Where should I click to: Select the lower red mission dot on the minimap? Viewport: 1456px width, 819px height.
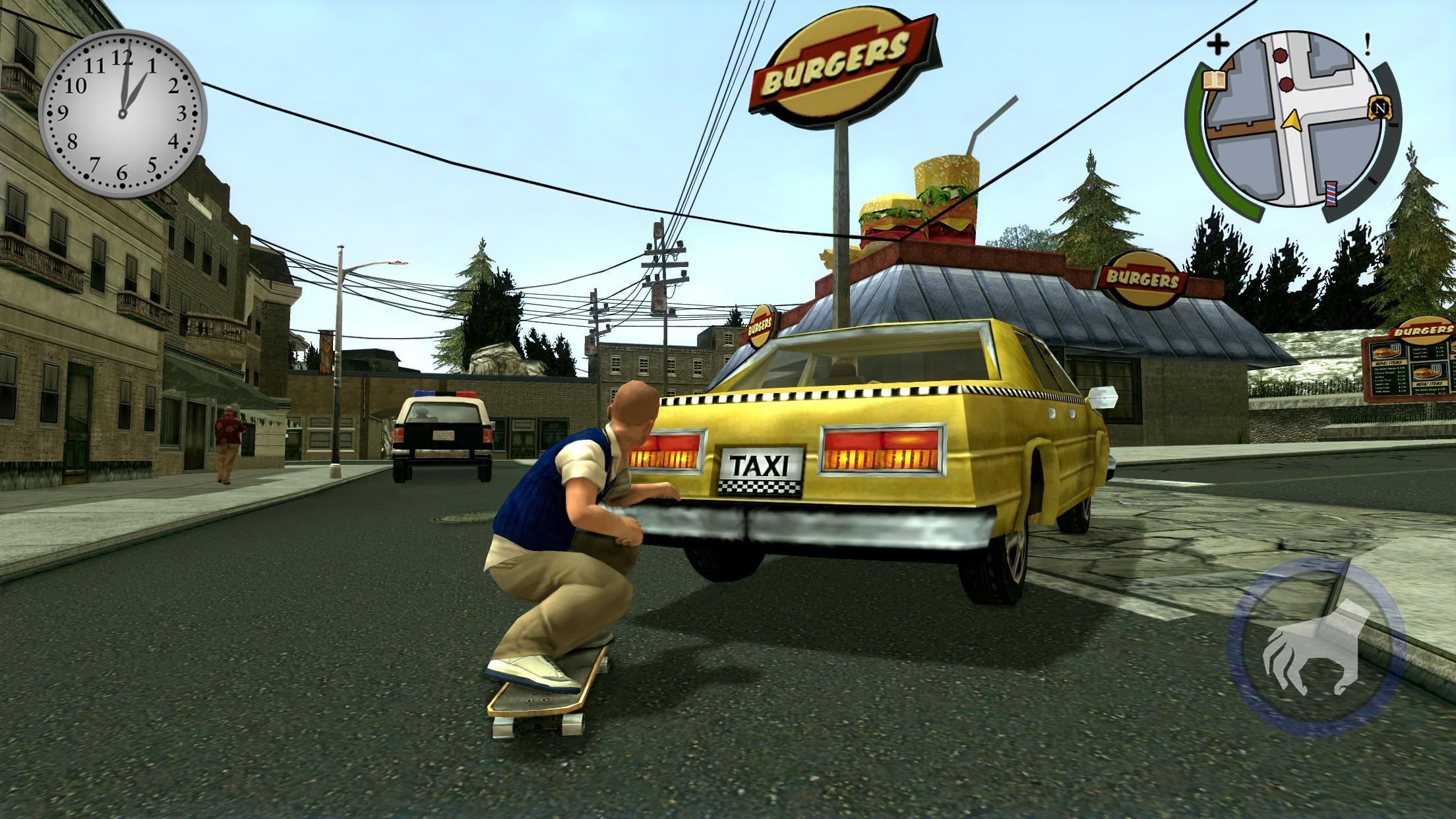coord(1286,84)
